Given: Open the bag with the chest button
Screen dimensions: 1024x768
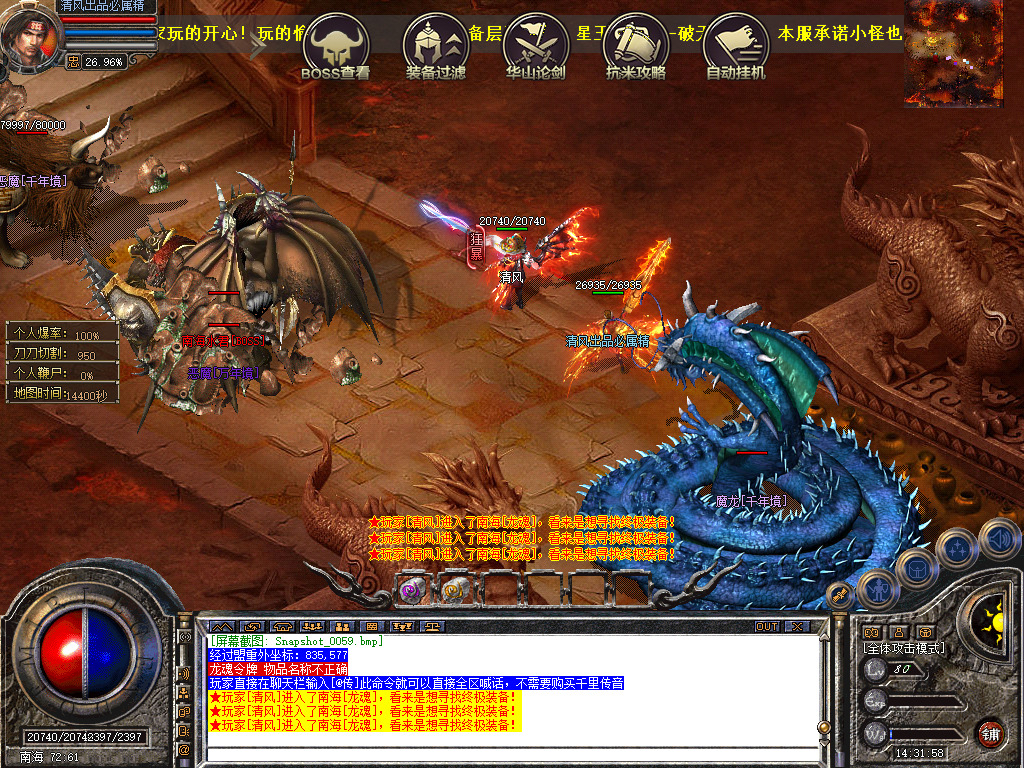Looking at the screenshot, I should tap(916, 569).
